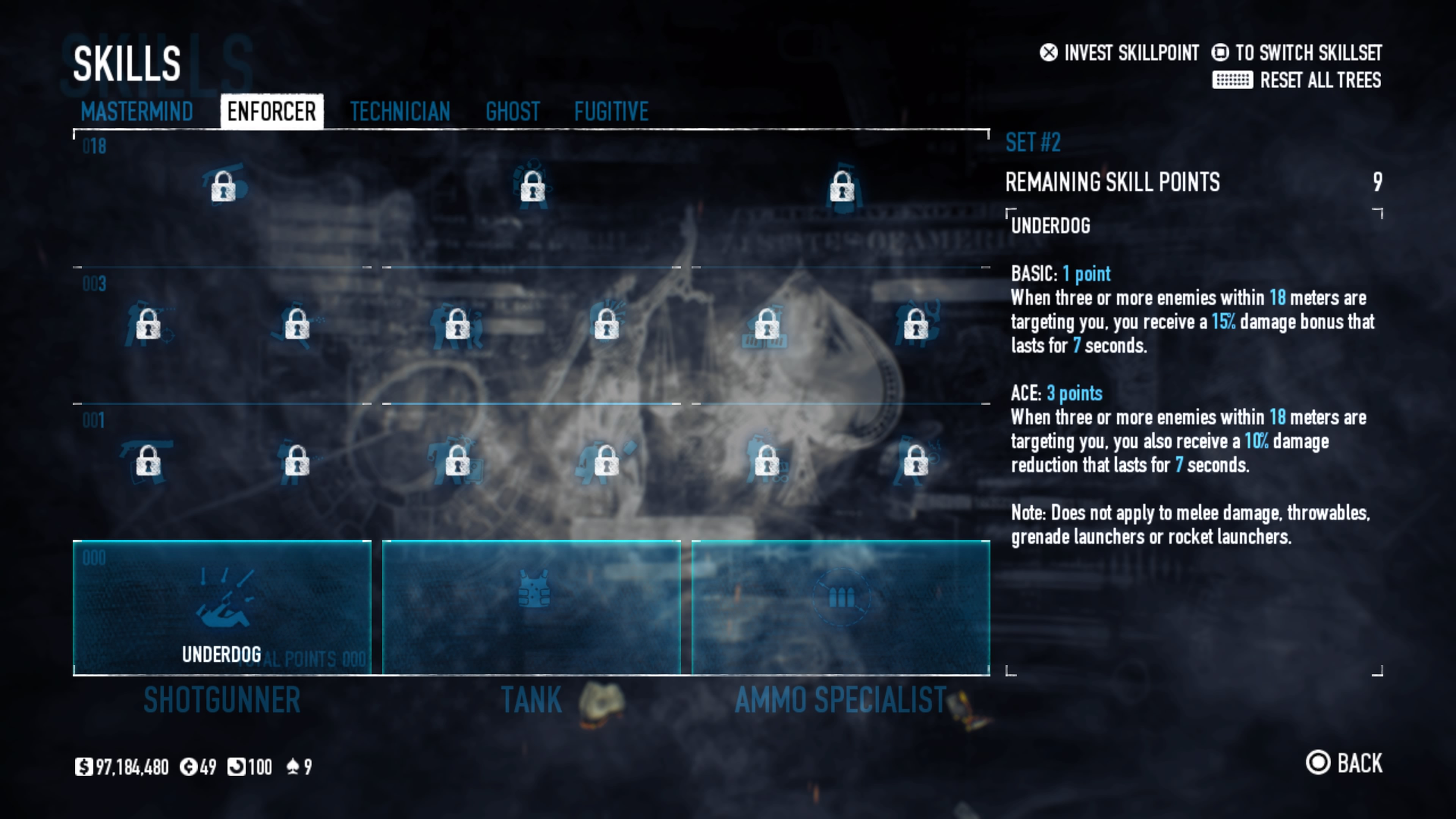This screenshot has width=1456, height=819.
Task: Select the Enforcer skill tab
Action: point(271,111)
